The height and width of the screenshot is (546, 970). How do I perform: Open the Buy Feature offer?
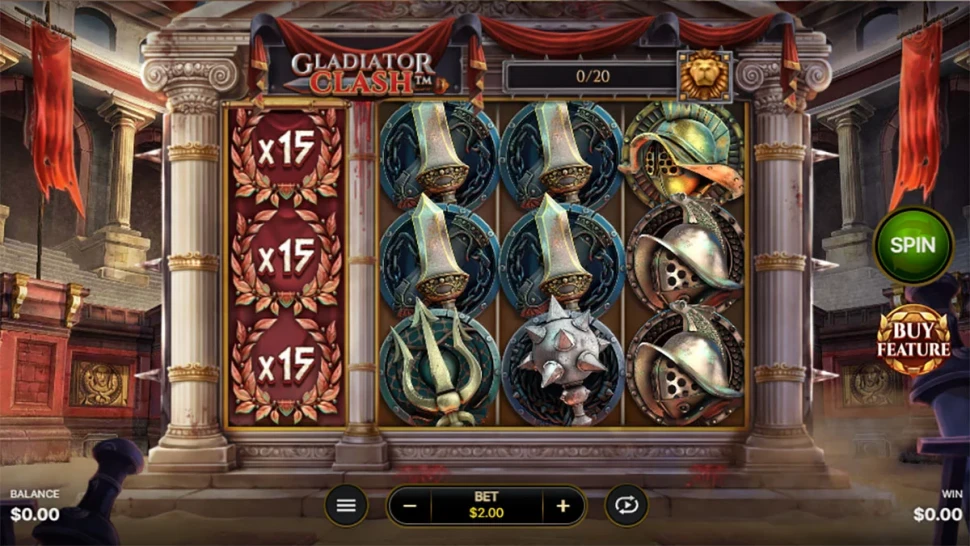(913, 340)
